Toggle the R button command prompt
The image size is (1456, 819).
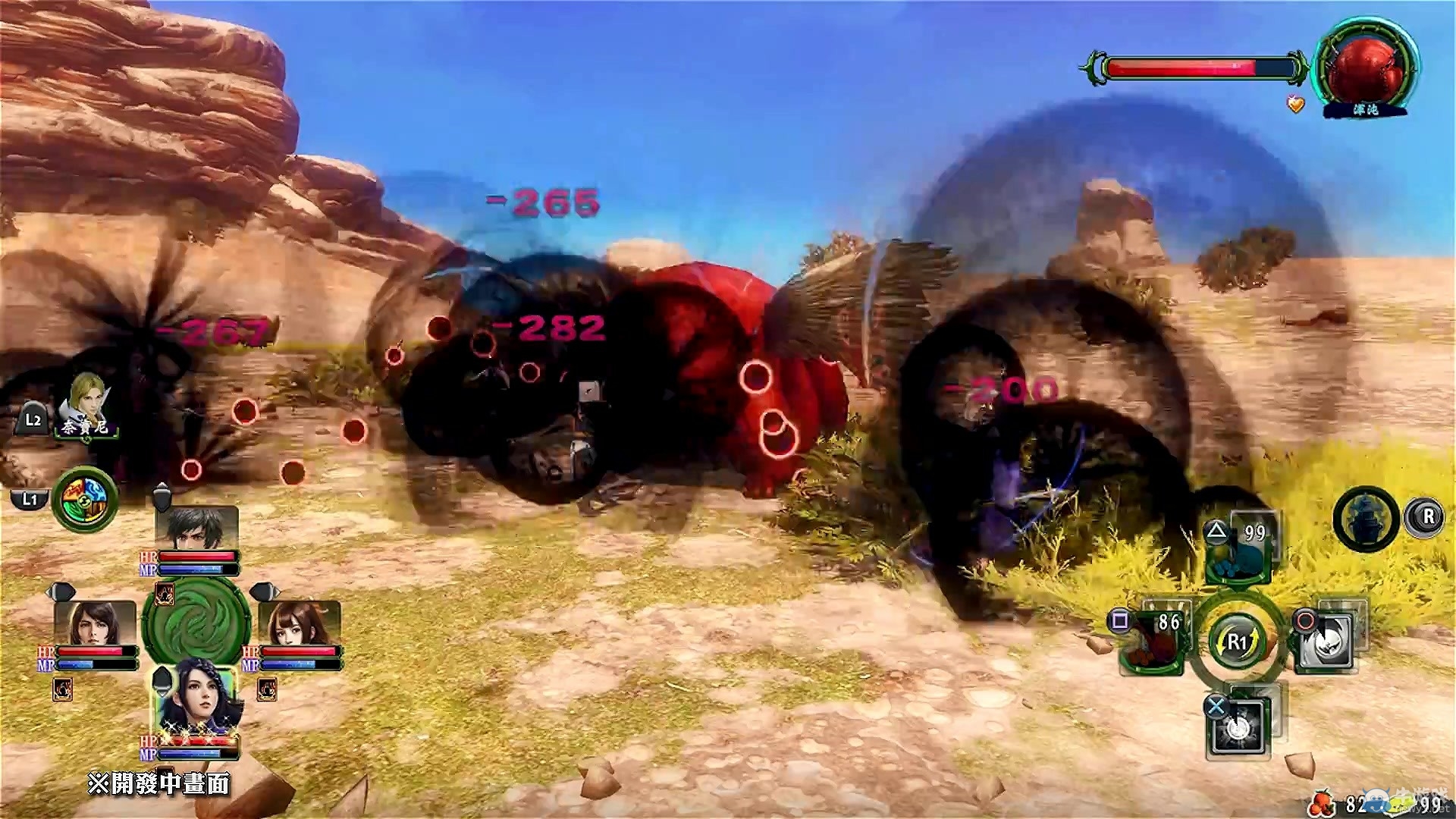[x=1427, y=516]
